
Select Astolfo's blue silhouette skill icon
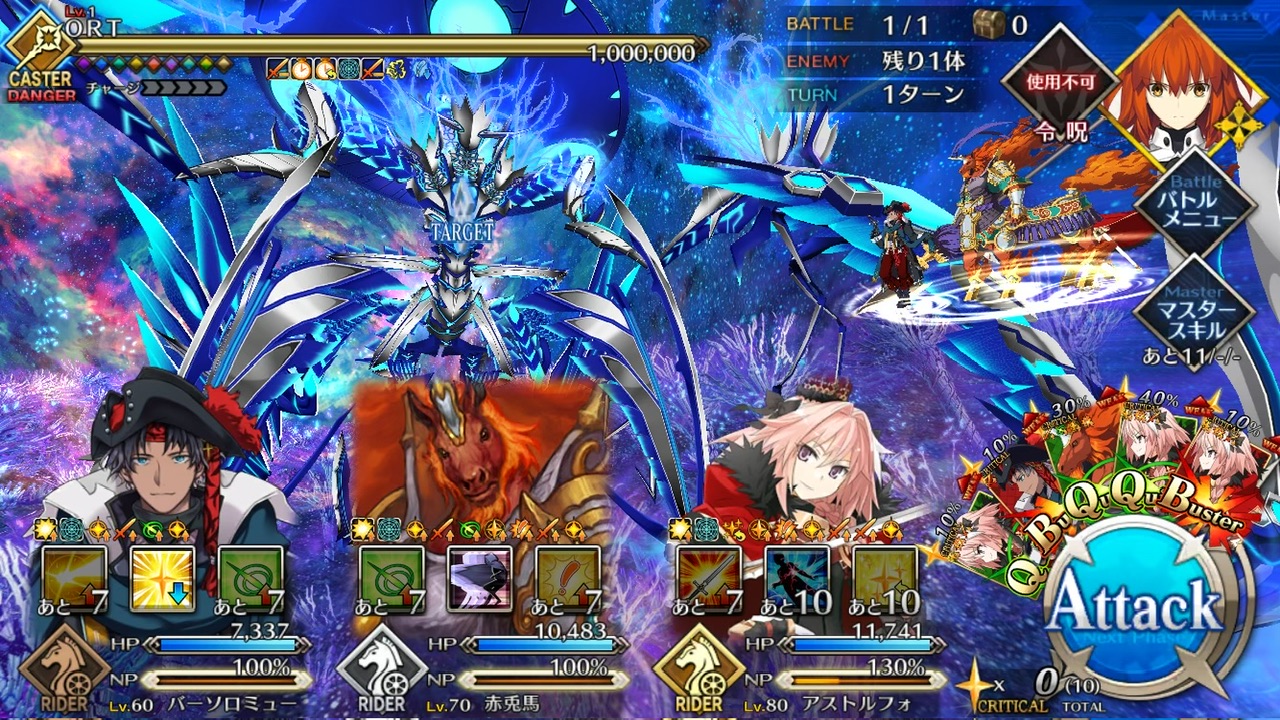pos(797,579)
